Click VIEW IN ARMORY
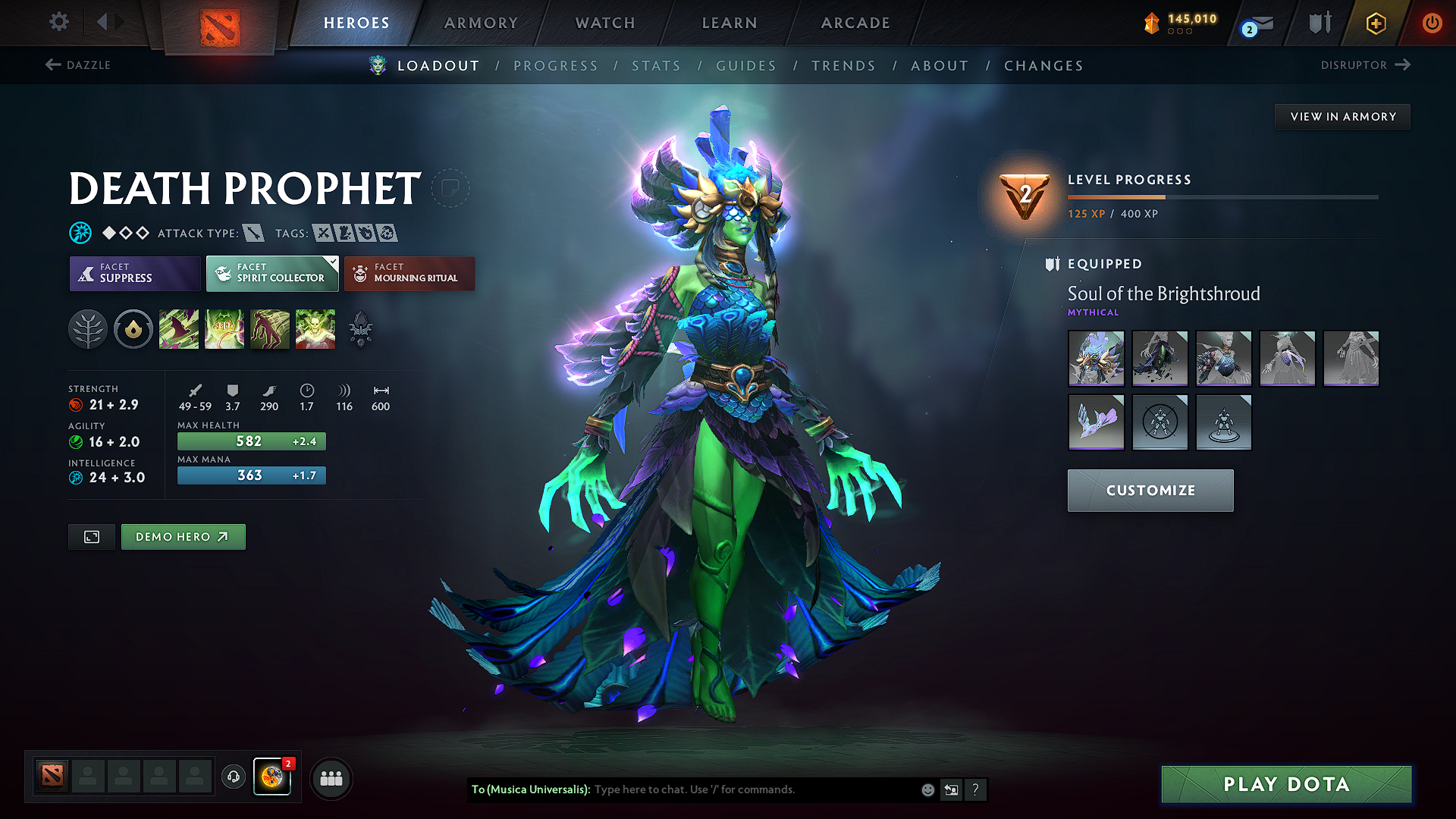 1342,116
